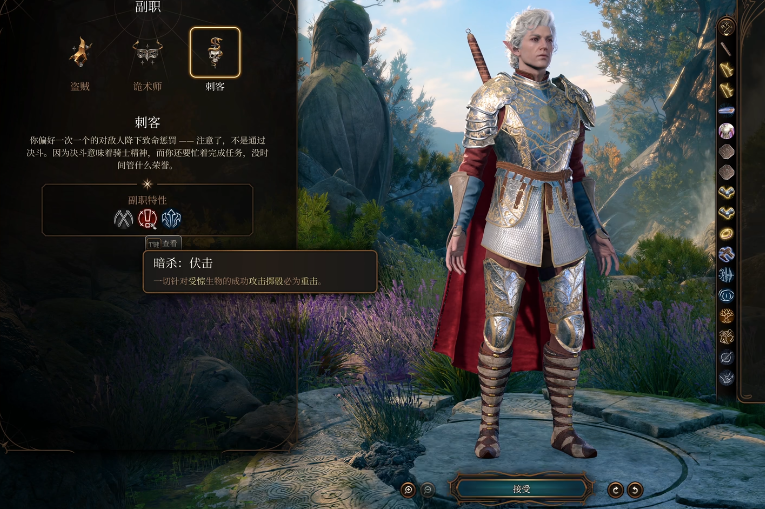Select the golden ring icon in sidebar

727,233
